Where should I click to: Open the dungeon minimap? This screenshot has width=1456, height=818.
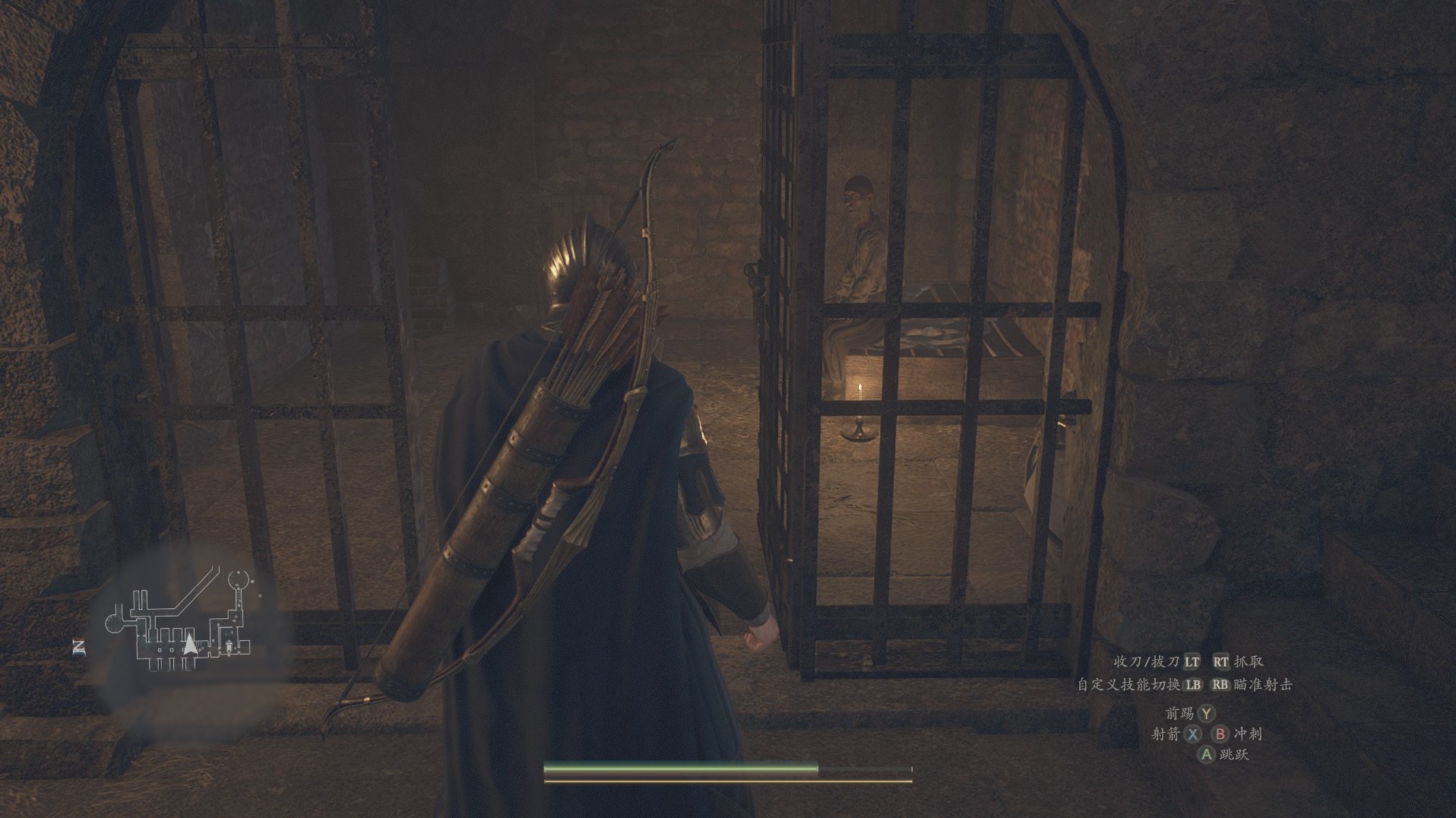pyautogui.click(x=185, y=622)
